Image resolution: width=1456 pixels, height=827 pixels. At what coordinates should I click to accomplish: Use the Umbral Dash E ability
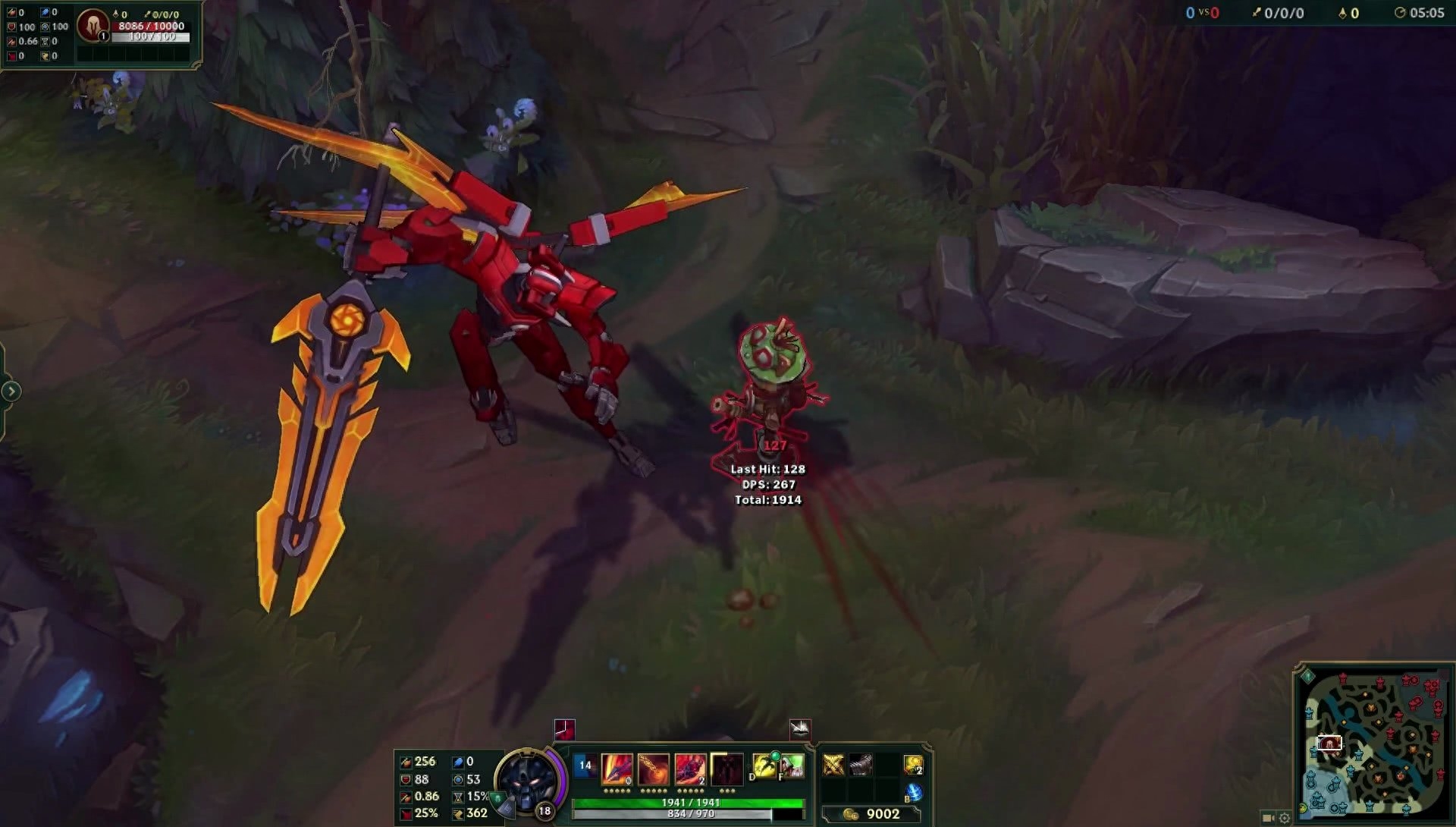click(x=690, y=769)
